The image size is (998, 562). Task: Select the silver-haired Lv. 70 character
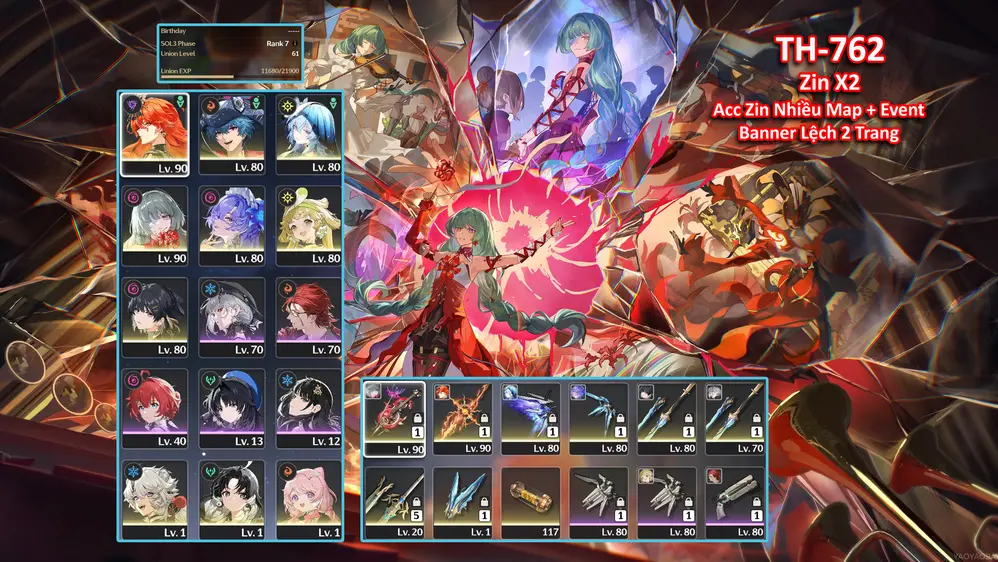232,316
